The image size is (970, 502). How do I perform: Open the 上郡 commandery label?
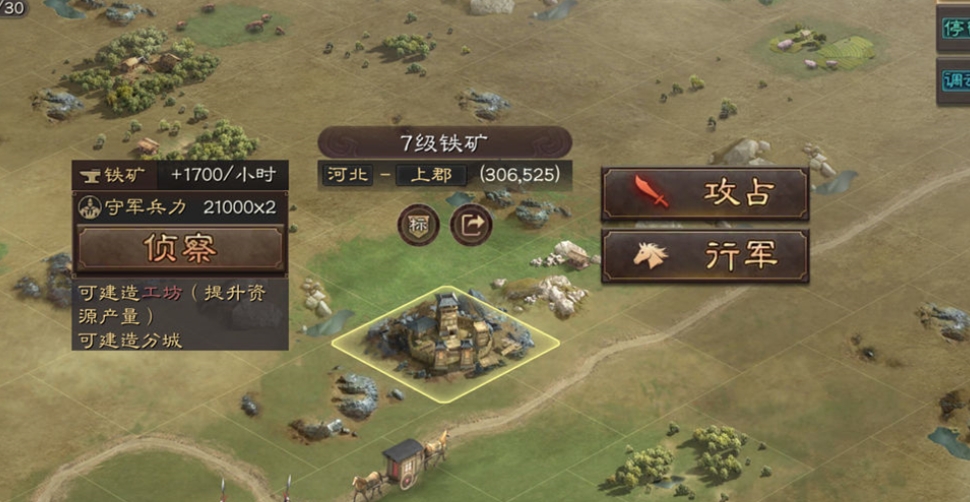pos(430,175)
